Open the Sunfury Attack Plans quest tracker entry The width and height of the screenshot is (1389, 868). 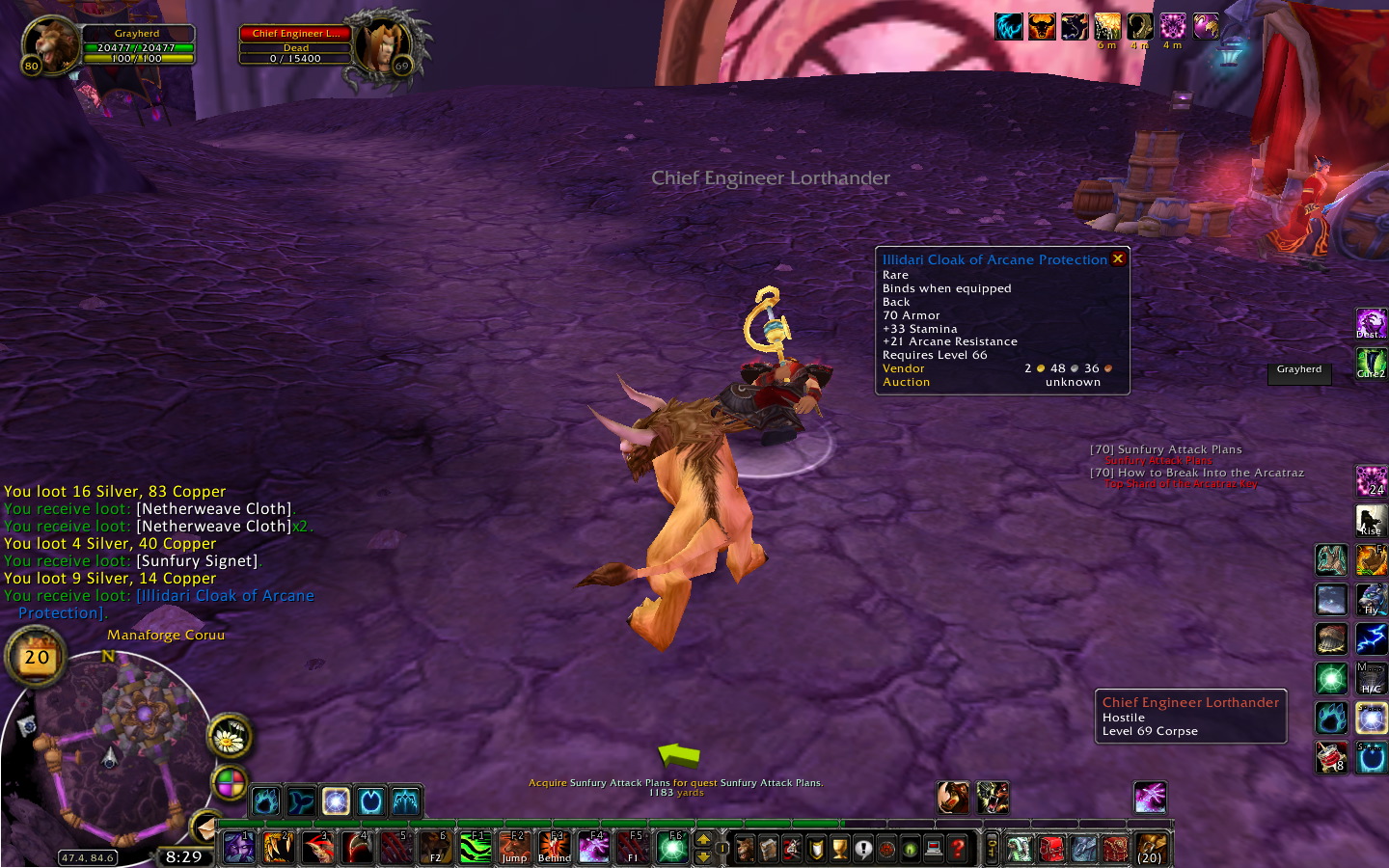tap(1165, 449)
